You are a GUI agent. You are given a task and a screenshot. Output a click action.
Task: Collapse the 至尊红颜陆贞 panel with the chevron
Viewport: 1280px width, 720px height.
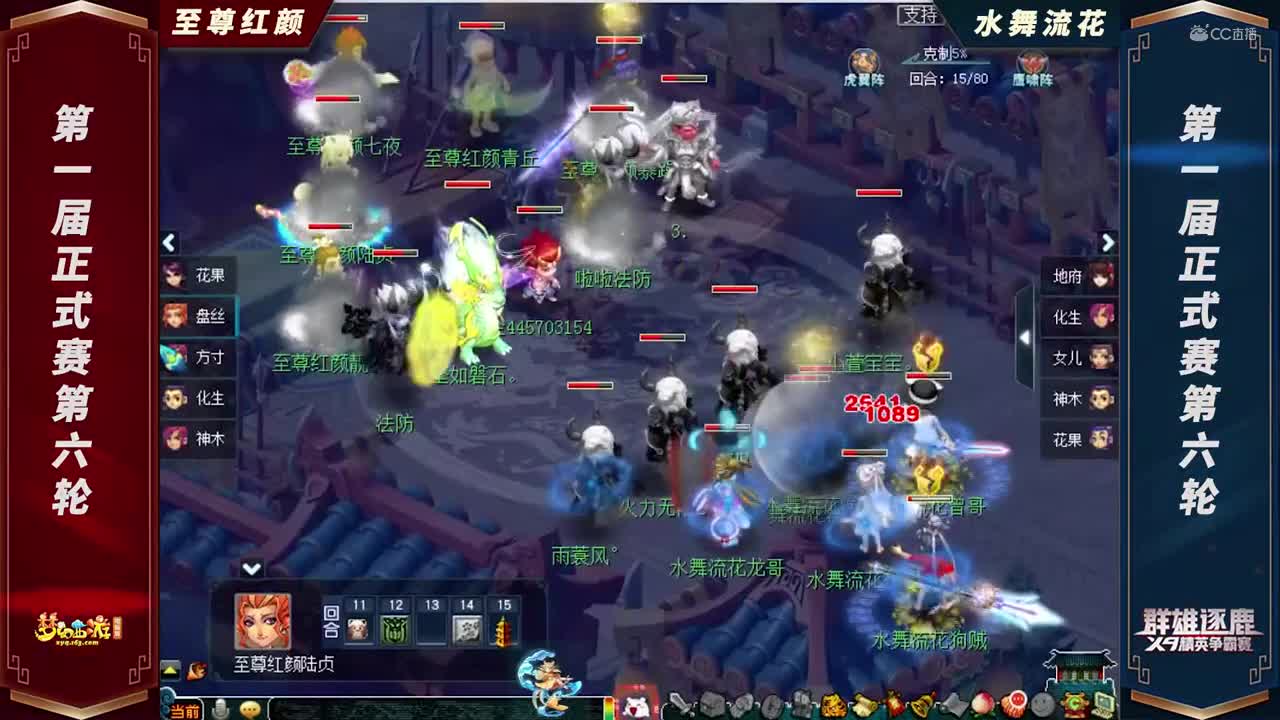tap(252, 567)
